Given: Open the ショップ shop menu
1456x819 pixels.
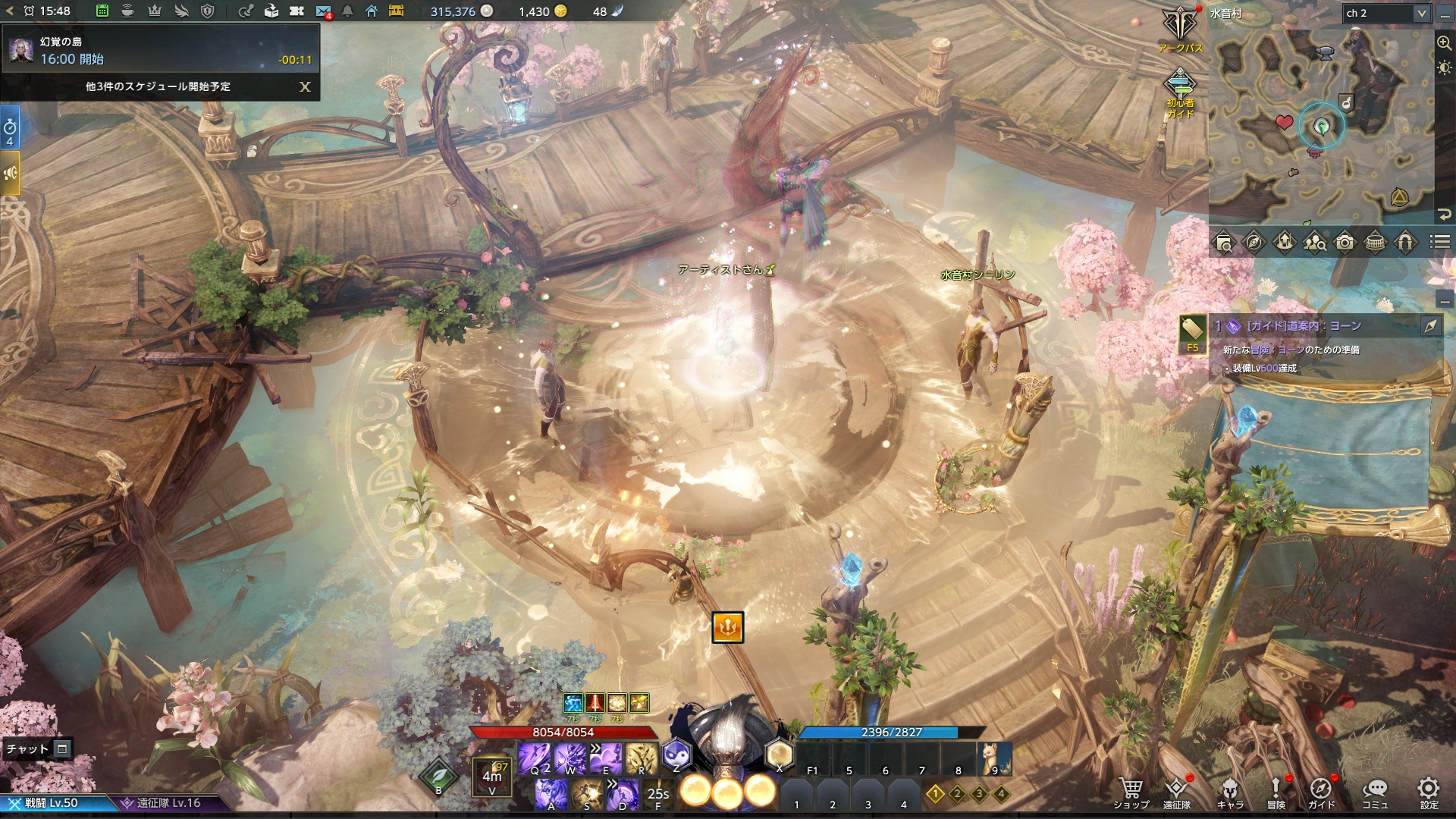Looking at the screenshot, I should pos(1131,792).
